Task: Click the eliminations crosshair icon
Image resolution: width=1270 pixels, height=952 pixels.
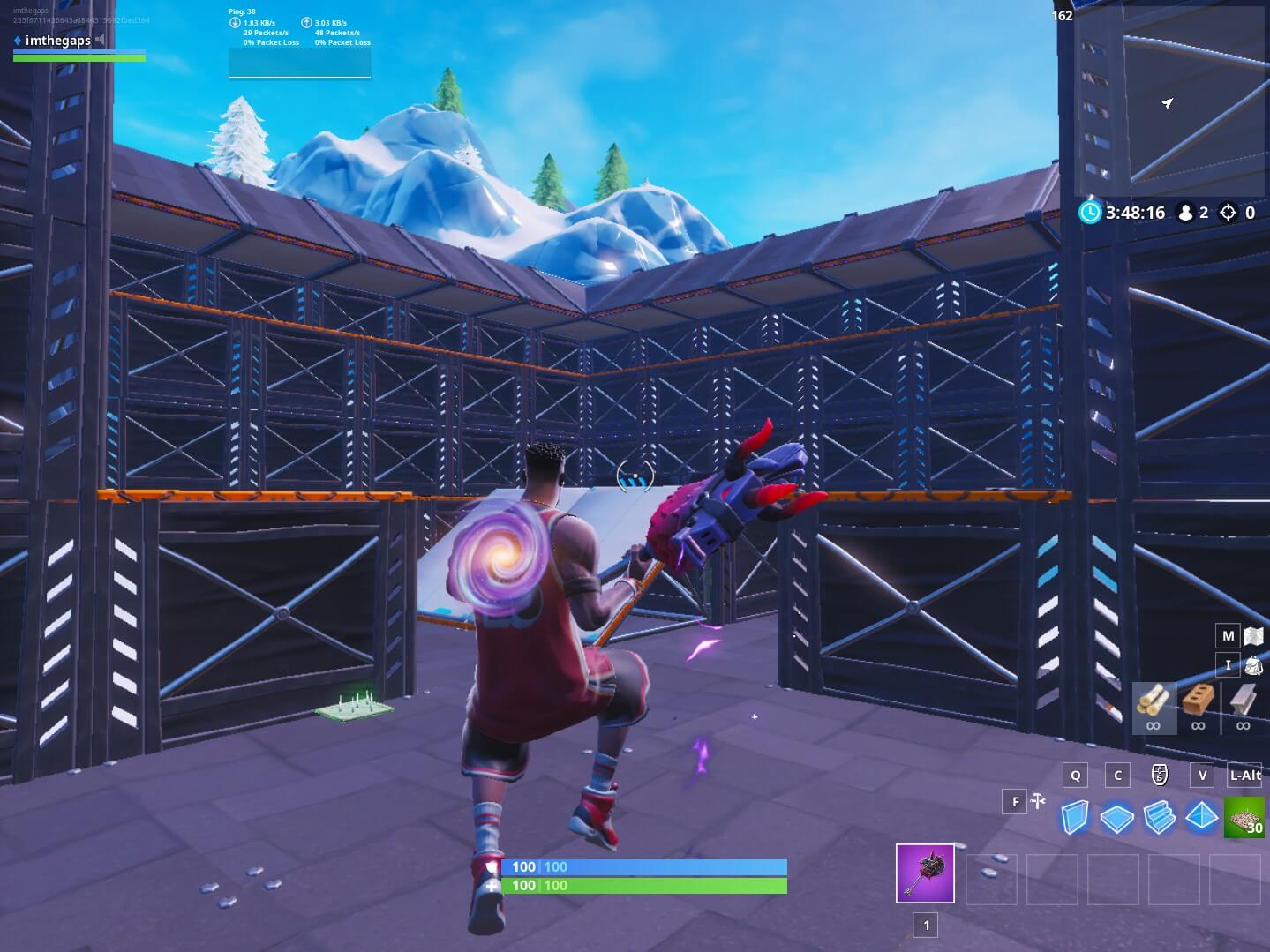Action: pyautogui.click(x=1227, y=213)
